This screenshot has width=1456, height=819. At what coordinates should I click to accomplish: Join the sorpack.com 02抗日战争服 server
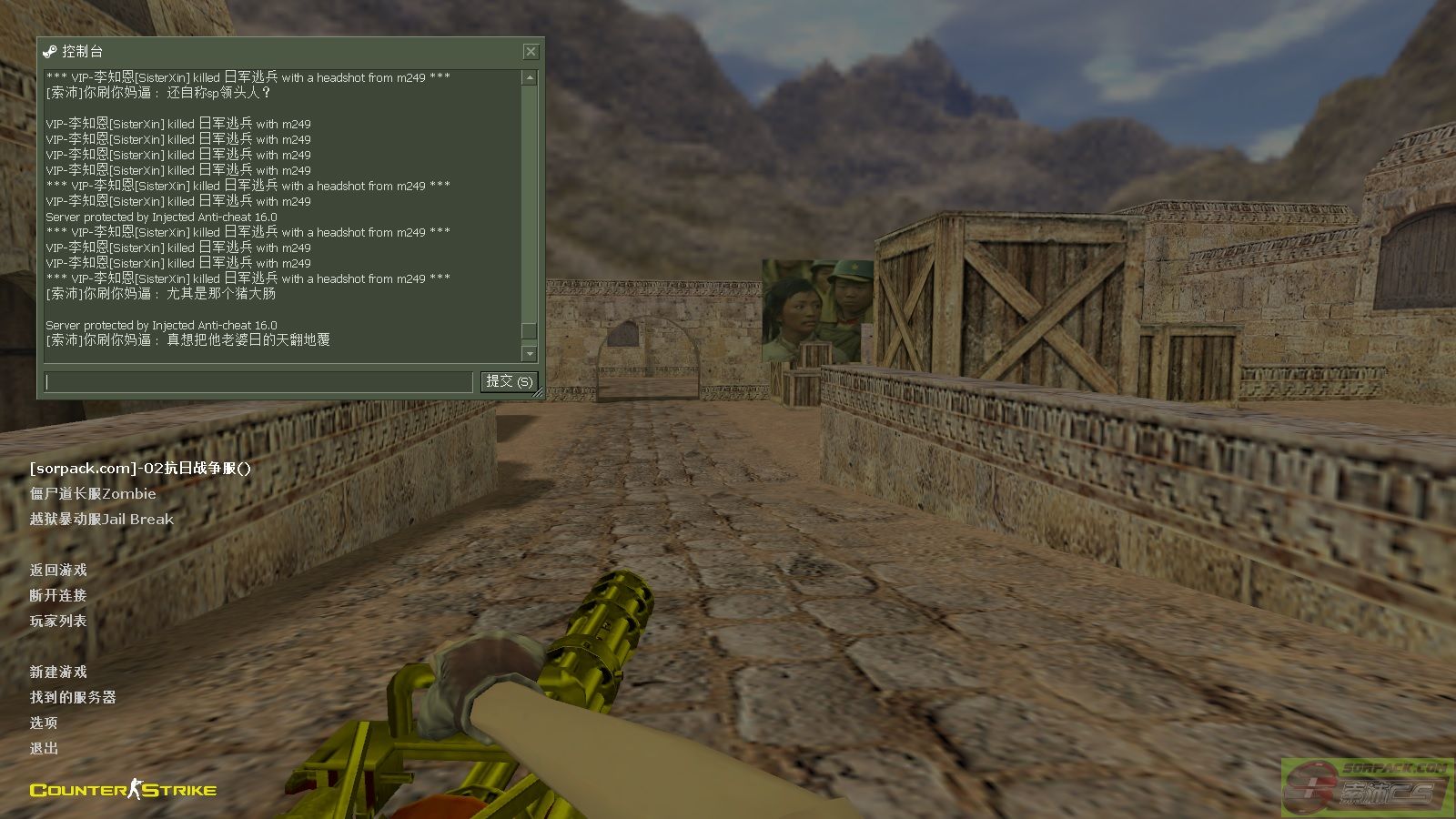tap(140, 469)
